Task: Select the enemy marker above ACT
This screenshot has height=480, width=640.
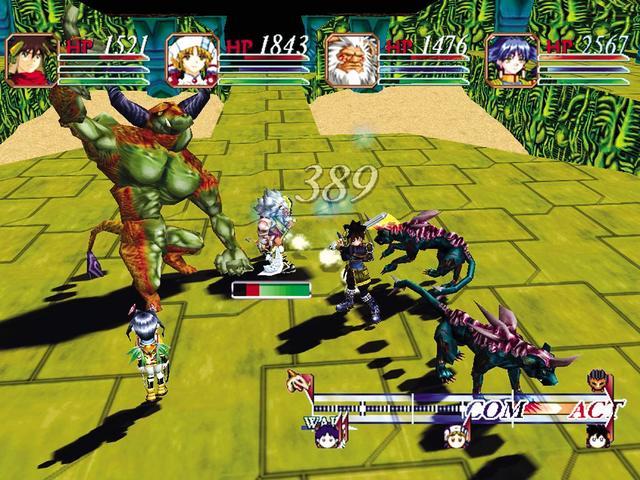Action: (595, 381)
